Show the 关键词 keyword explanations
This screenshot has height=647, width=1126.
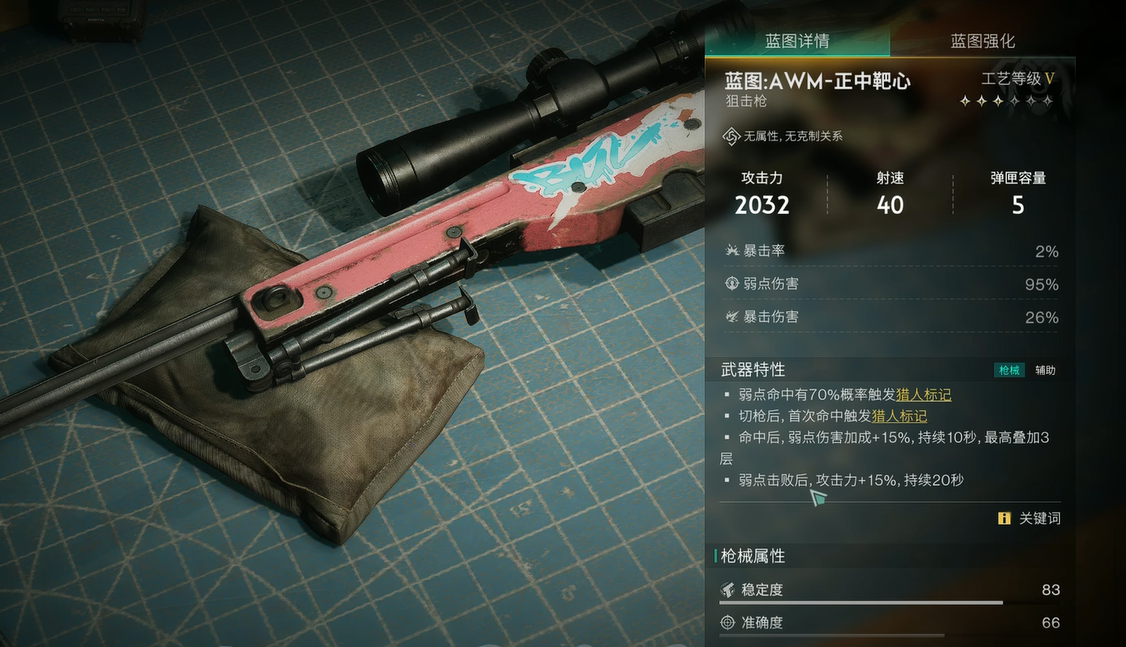(1029, 518)
